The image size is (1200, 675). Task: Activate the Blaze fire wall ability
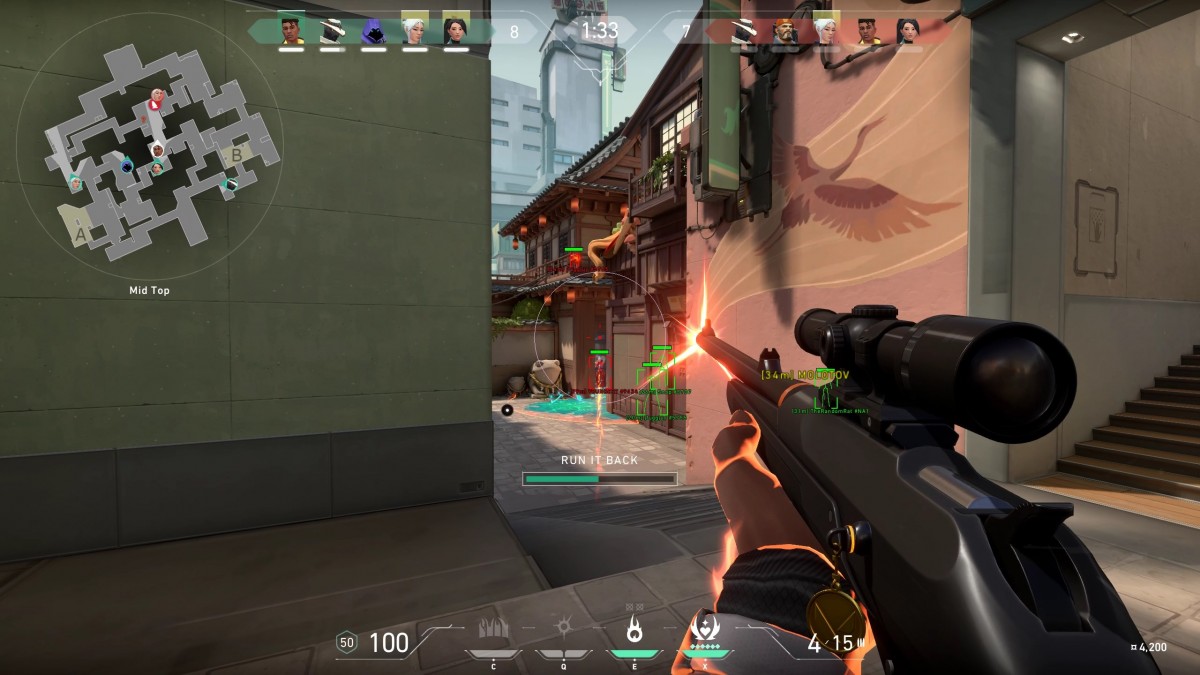coord(493,630)
